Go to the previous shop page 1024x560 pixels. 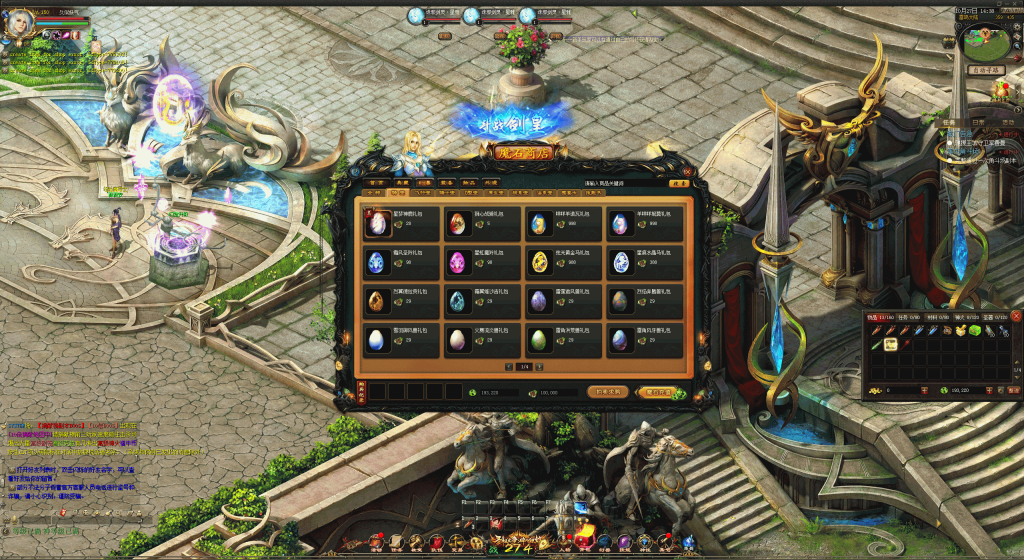coord(509,368)
